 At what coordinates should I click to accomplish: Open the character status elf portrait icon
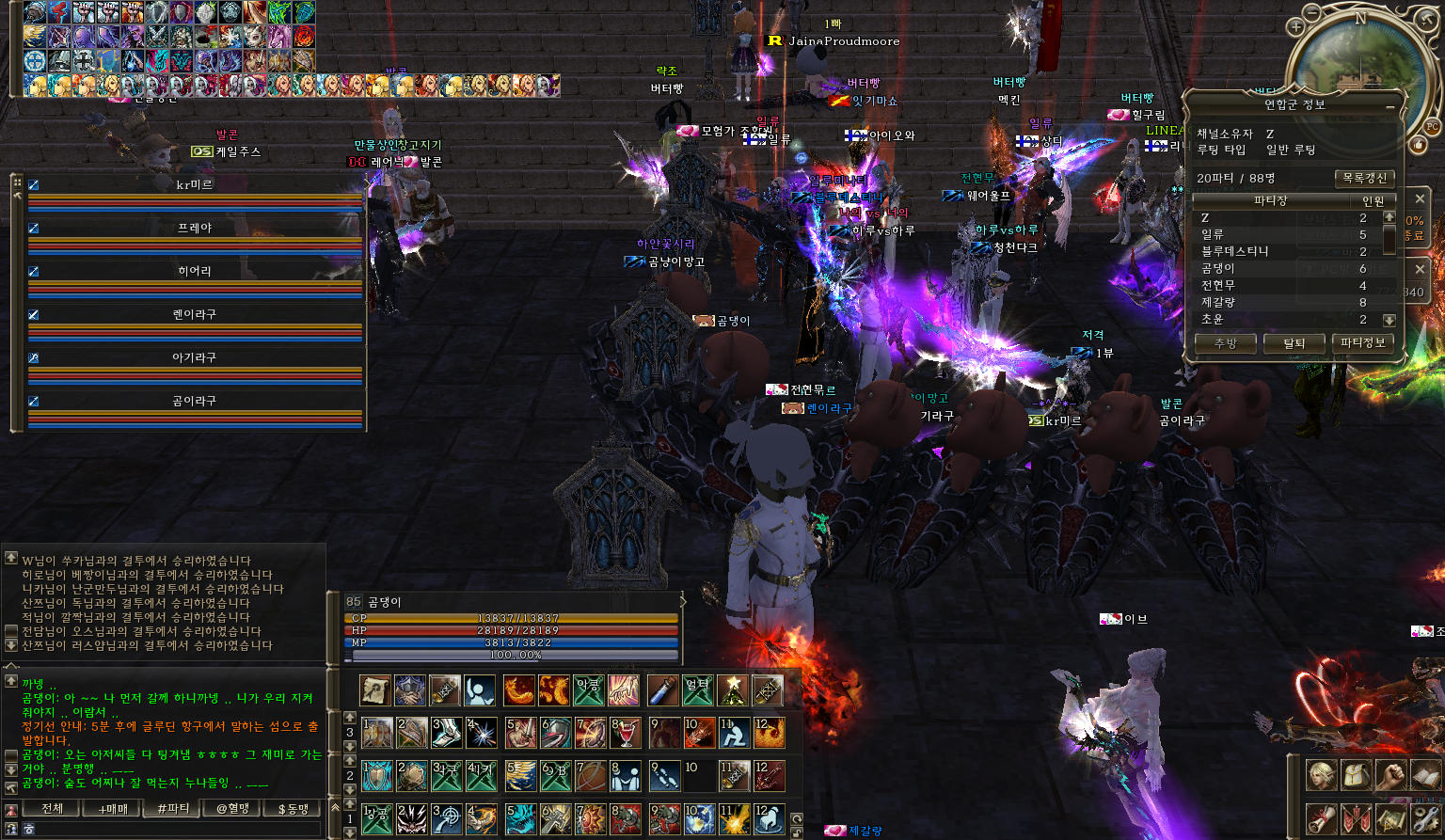click(1322, 776)
